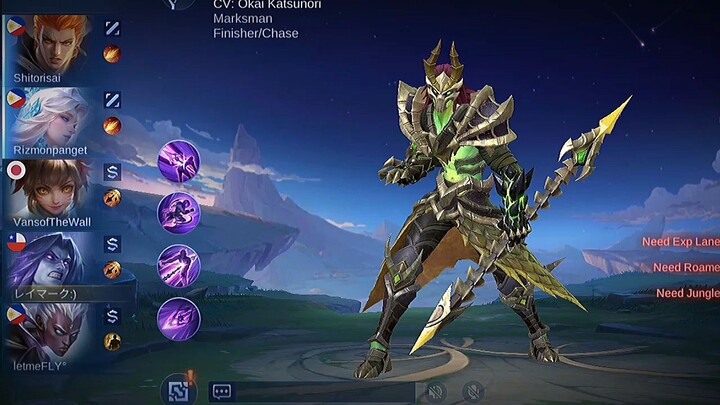View the topmost purple skill icon
This screenshot has height=405, width=720.
point(179,160)
